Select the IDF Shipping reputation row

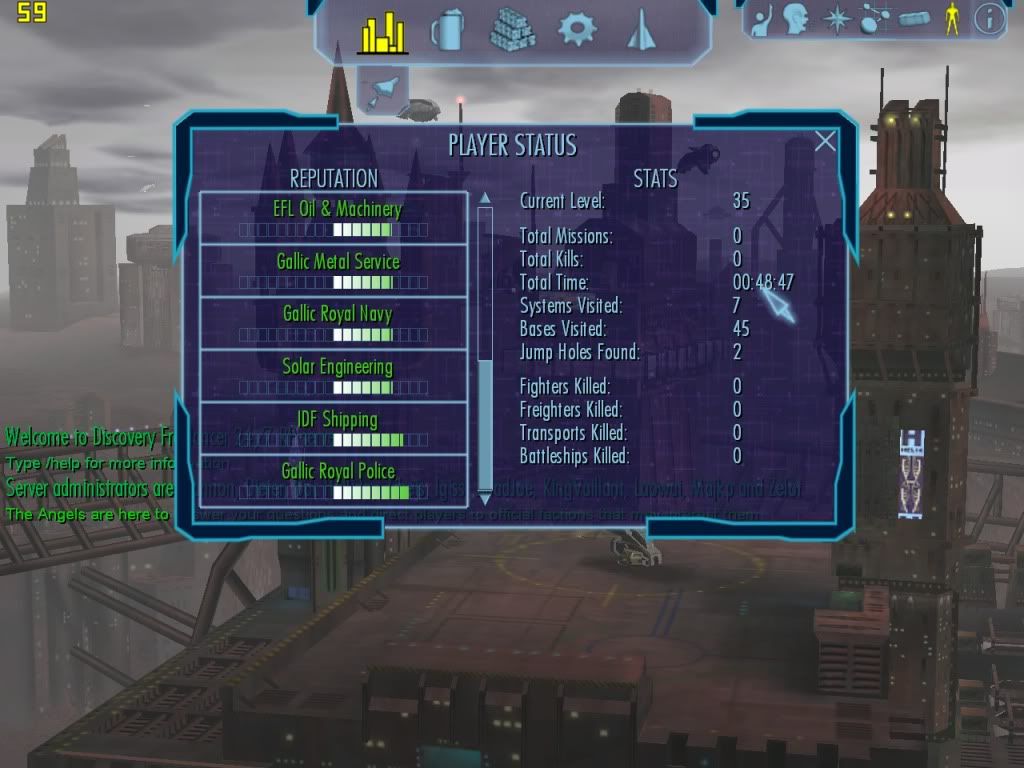coord(335,428)
